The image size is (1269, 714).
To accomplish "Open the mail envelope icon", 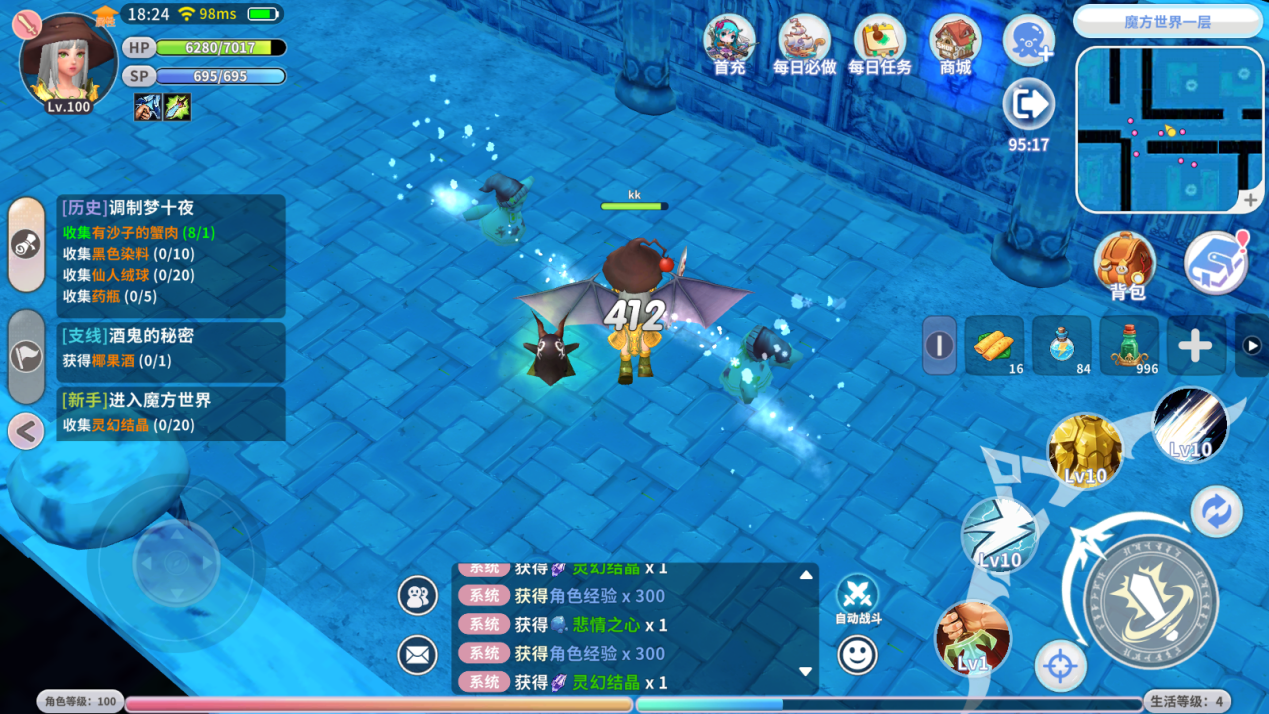I will coord(418,655).
